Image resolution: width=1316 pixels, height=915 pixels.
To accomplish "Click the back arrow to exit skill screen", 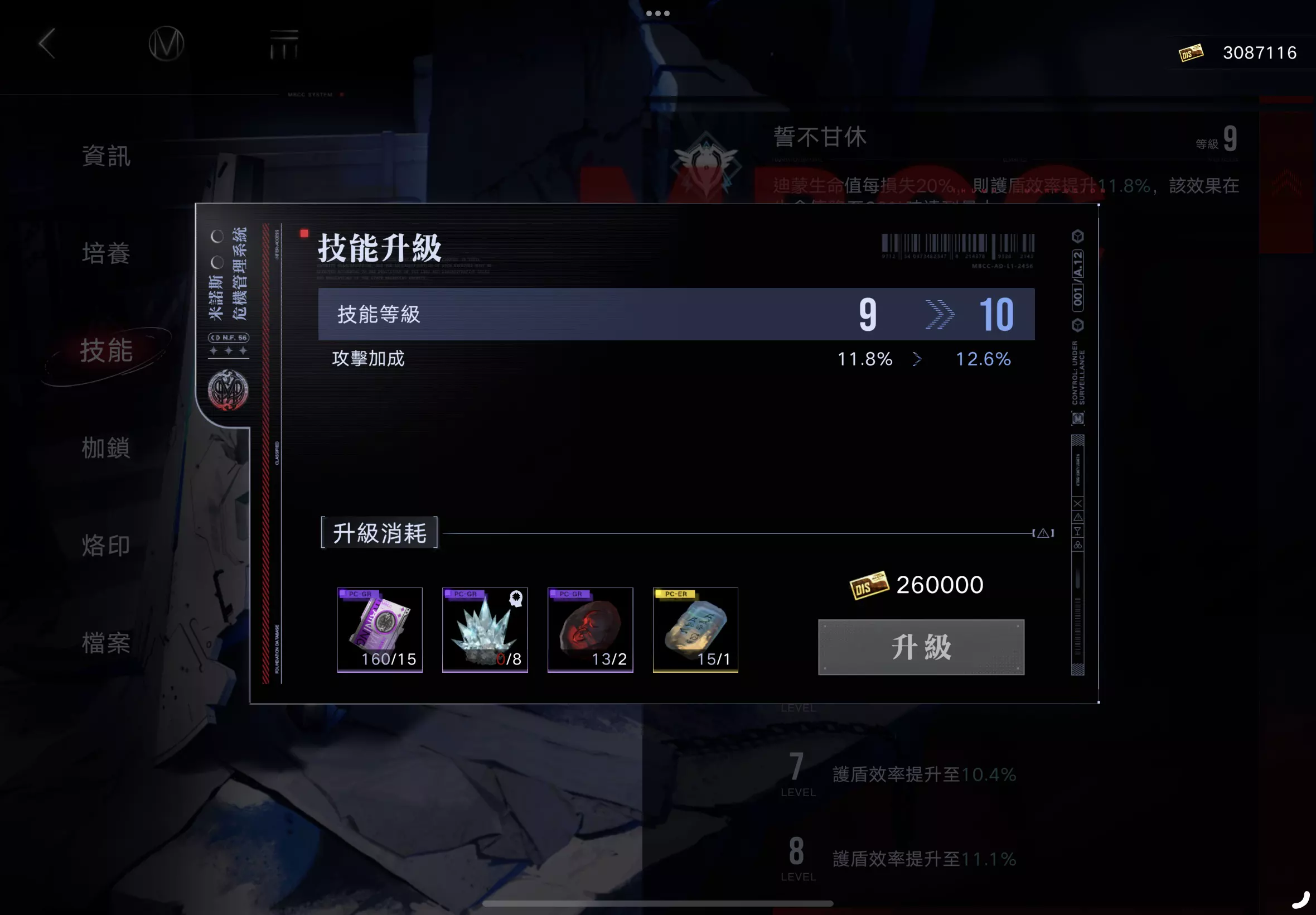I will tap(47, 43).
